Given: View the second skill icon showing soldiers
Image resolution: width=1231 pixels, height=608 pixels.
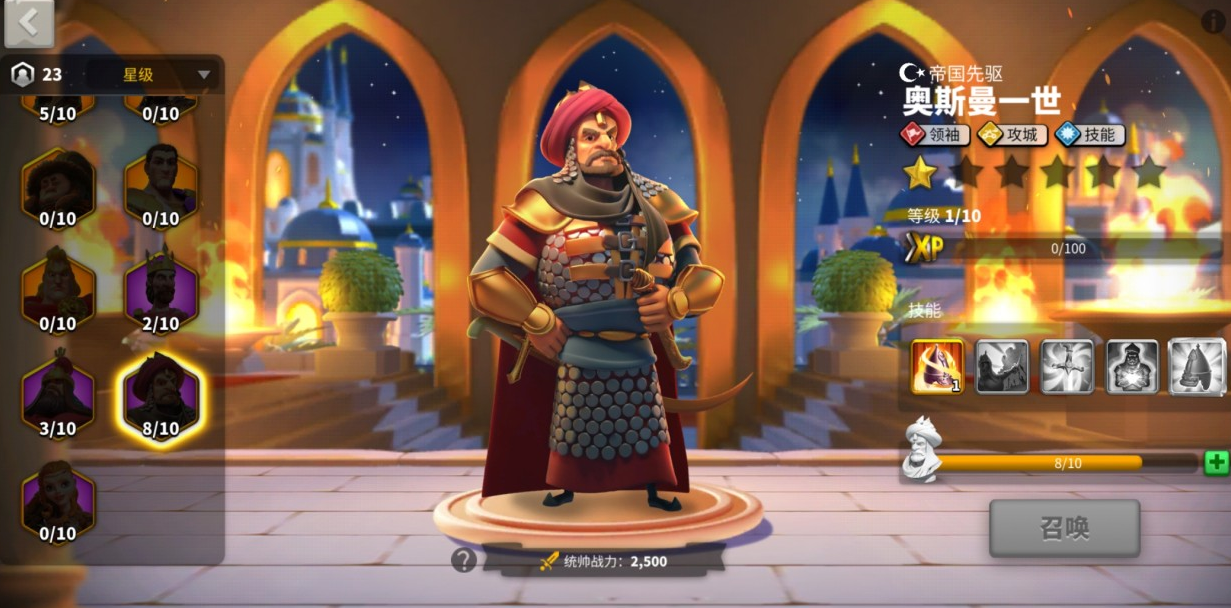Looking at the screenshot, I should 1002,366.
